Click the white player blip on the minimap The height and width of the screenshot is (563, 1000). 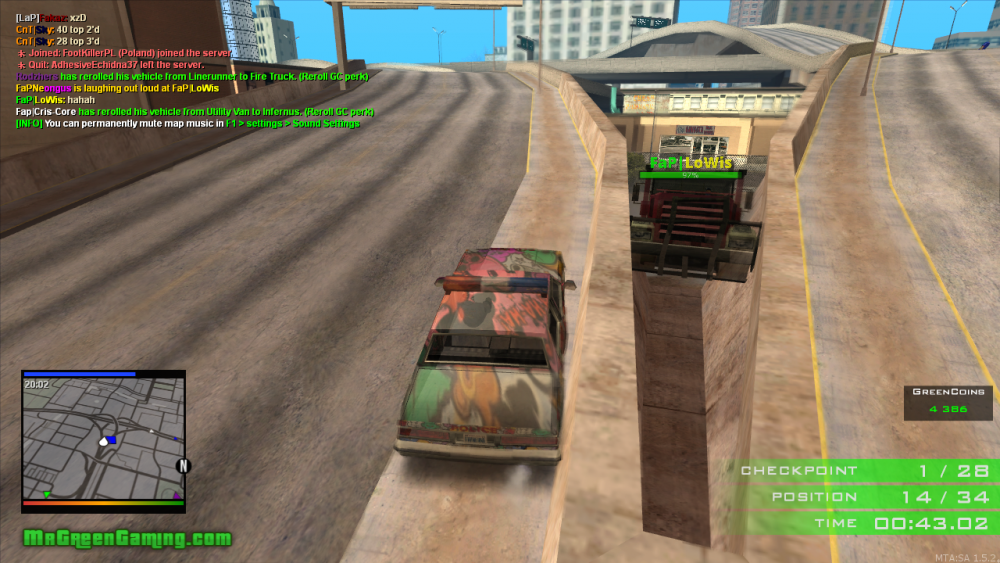point(102,440)
